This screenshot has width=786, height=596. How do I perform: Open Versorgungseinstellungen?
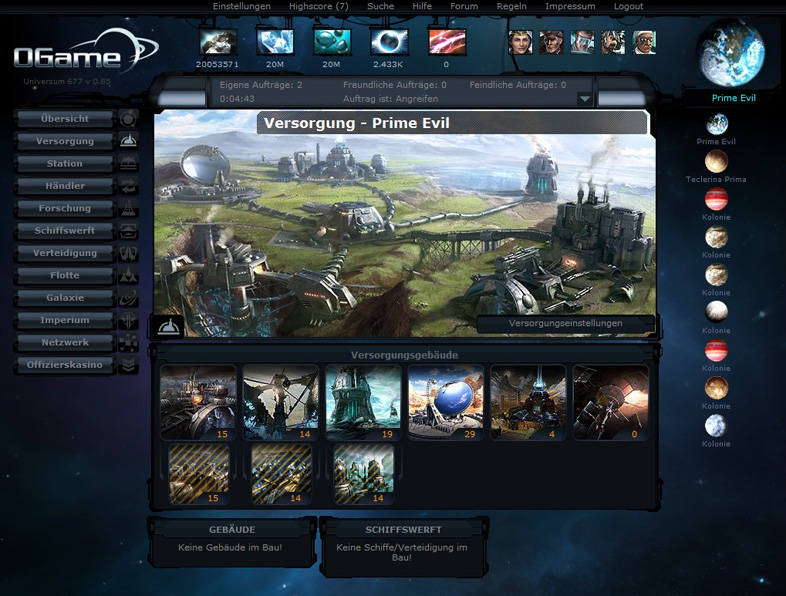click(566, 324)
